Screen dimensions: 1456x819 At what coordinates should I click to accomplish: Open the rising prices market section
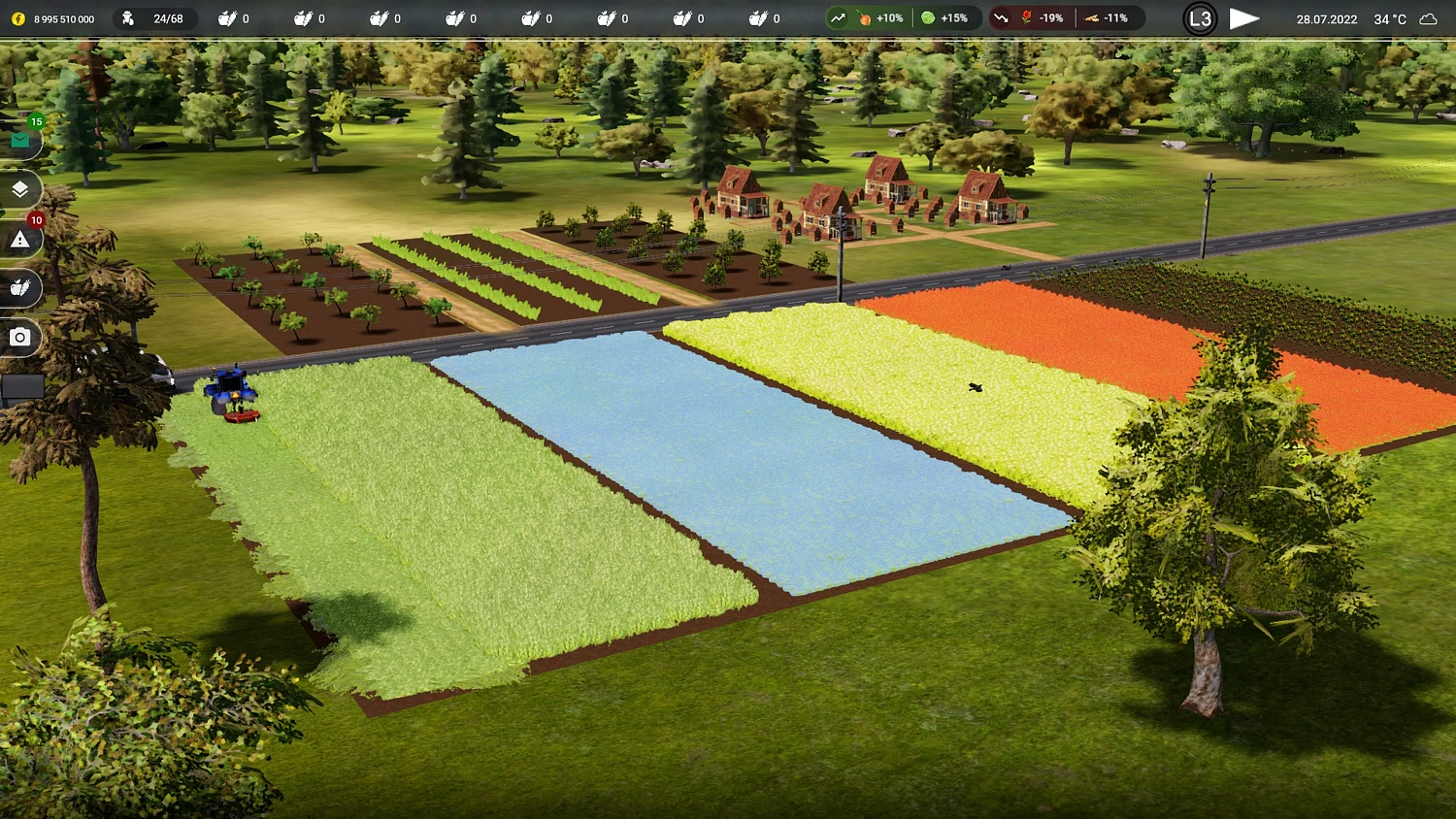click(837, 17)
